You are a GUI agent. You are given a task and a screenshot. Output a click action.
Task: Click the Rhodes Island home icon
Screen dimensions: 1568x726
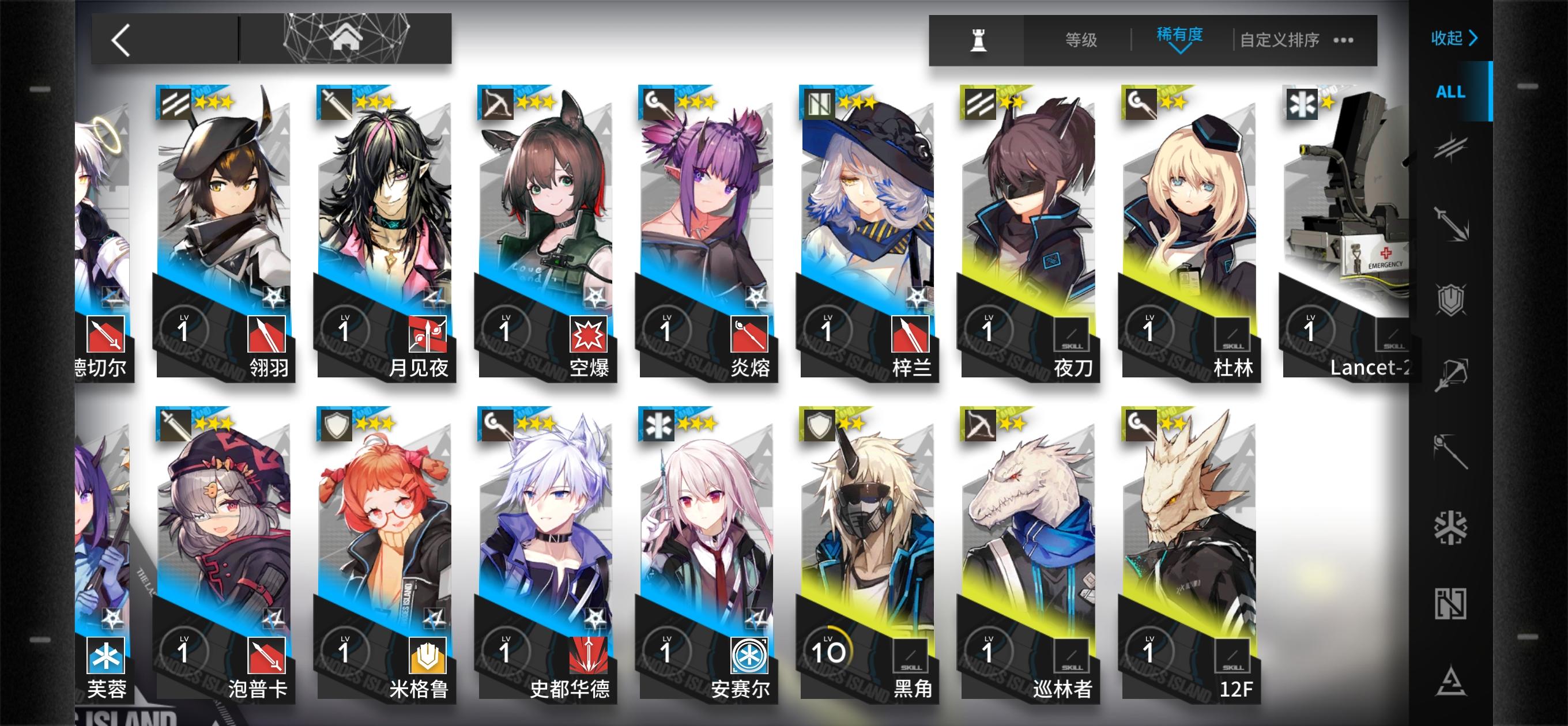[x=347, y=39]
